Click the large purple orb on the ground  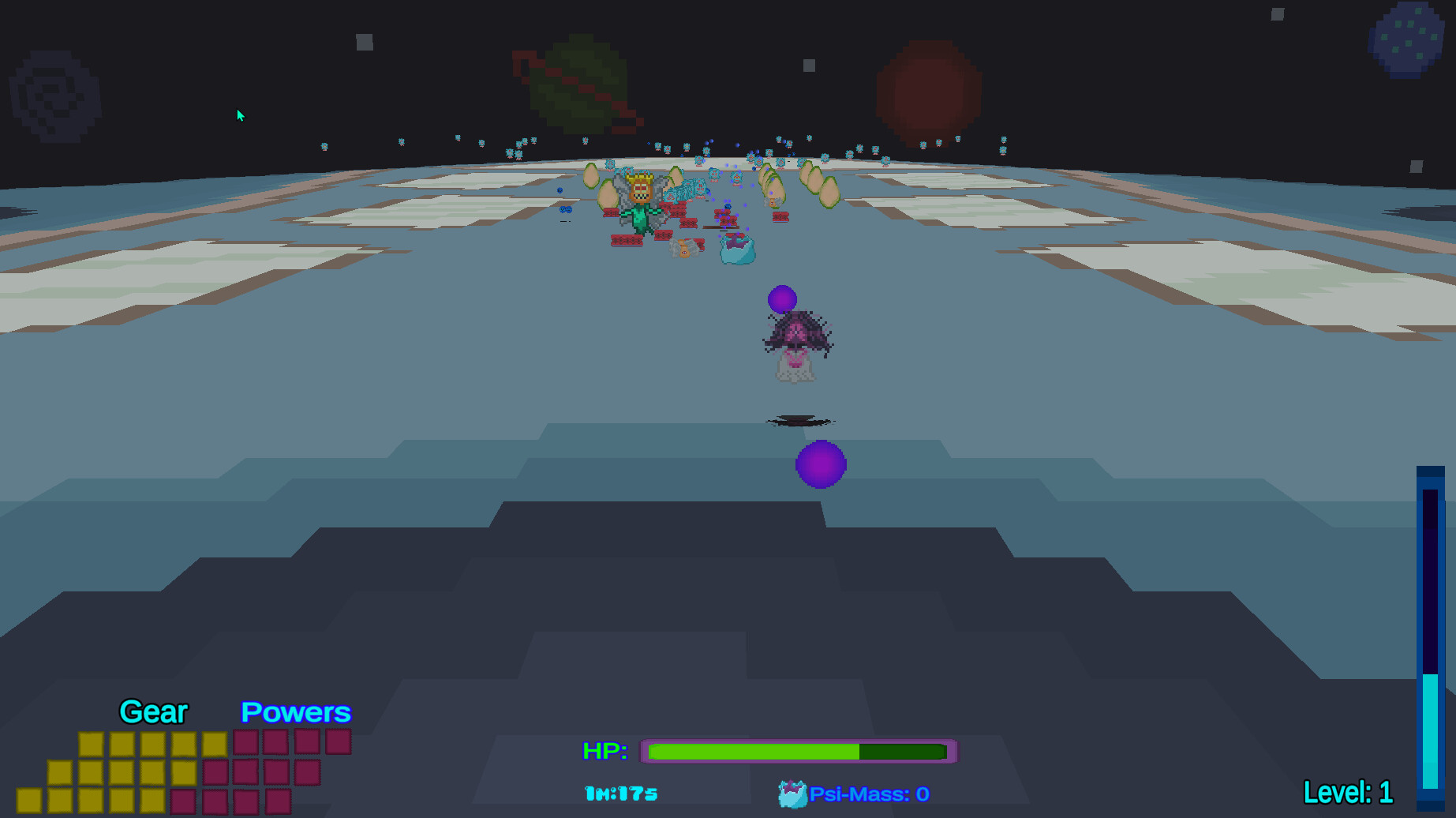(x=821, y=464)
